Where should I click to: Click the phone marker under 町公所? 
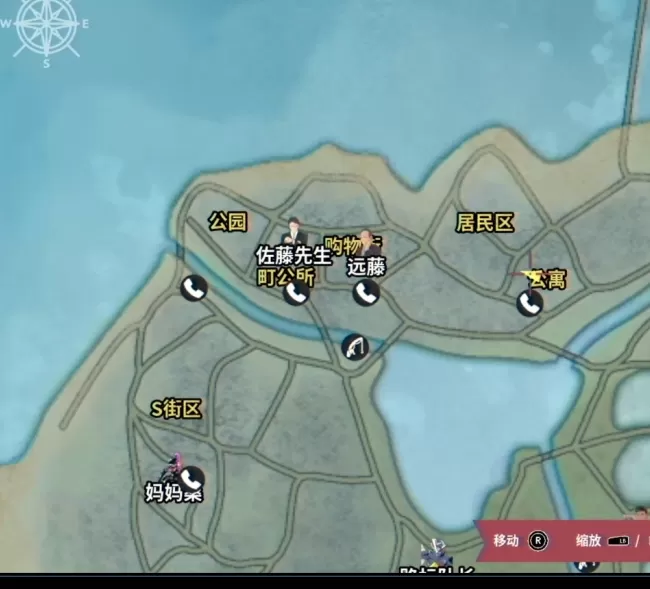click(x=295, y=292)
